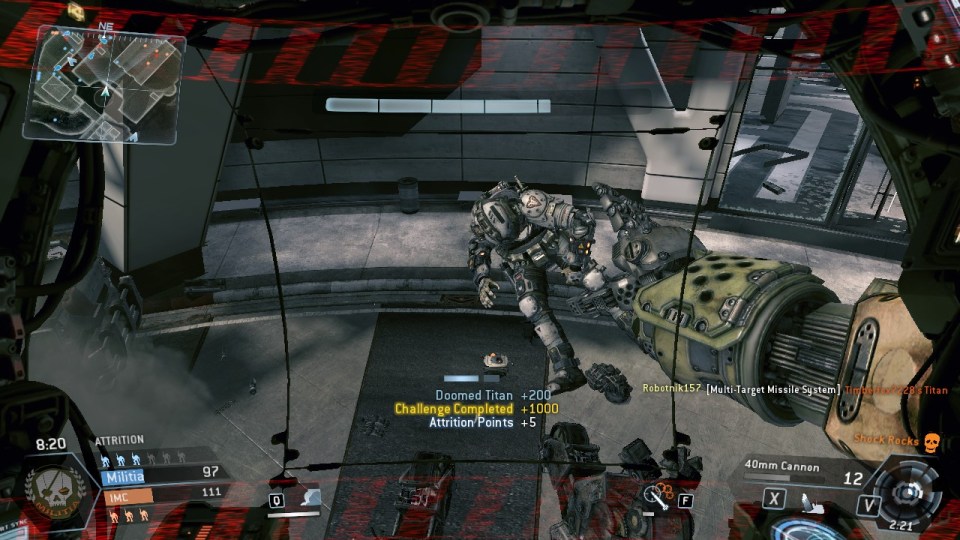Activate the circular Titan core ability
This screenshot has width=960, height=540.
(x=908, y=492)
